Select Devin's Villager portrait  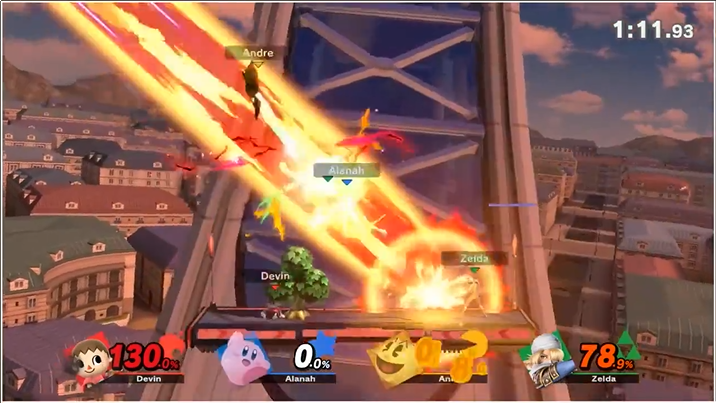(88, 357)
